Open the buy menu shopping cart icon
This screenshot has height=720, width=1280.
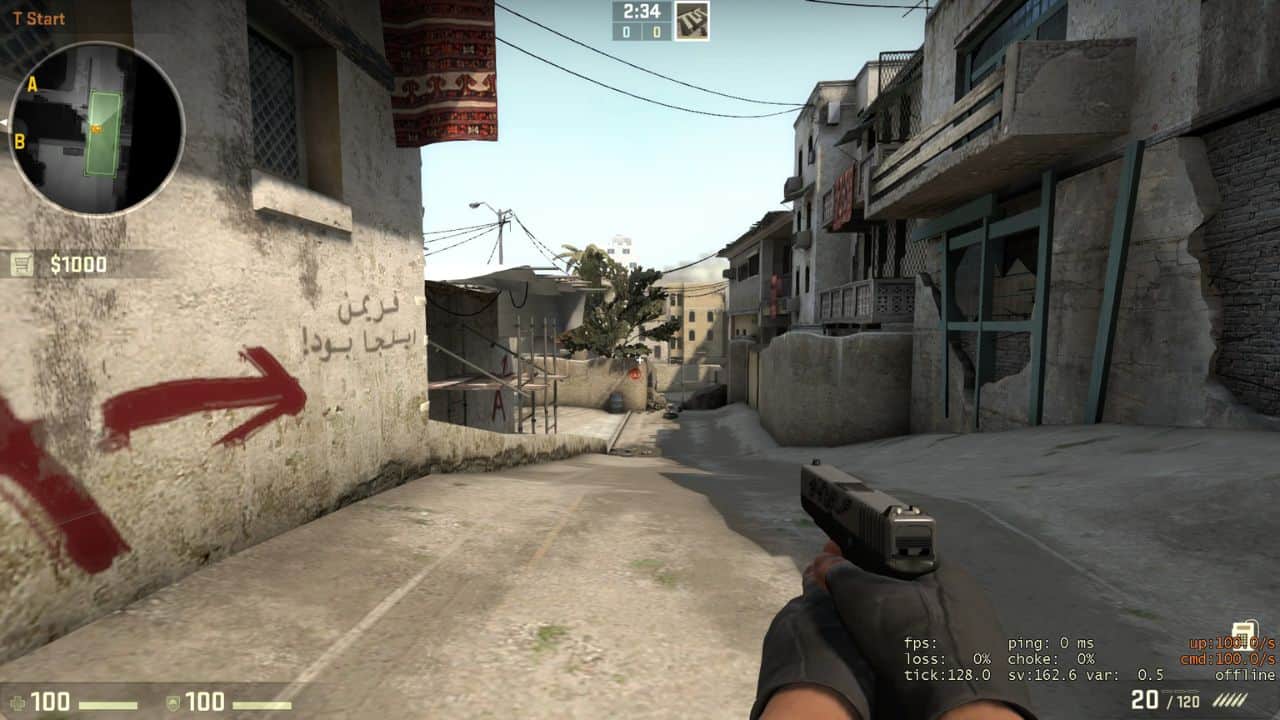pyautogui.click(x=22, y=264)
